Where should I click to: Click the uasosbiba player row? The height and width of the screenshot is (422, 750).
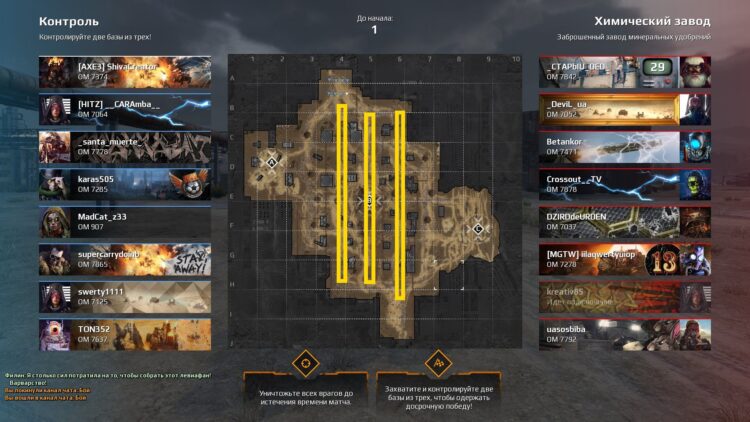[624, 333]
